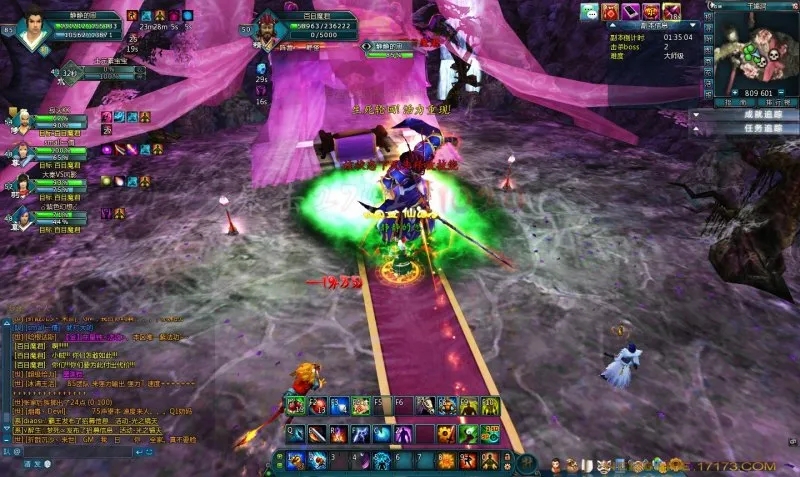Activate the Q slot skill
Screen dimensions: 800x477
click(295, 434)
